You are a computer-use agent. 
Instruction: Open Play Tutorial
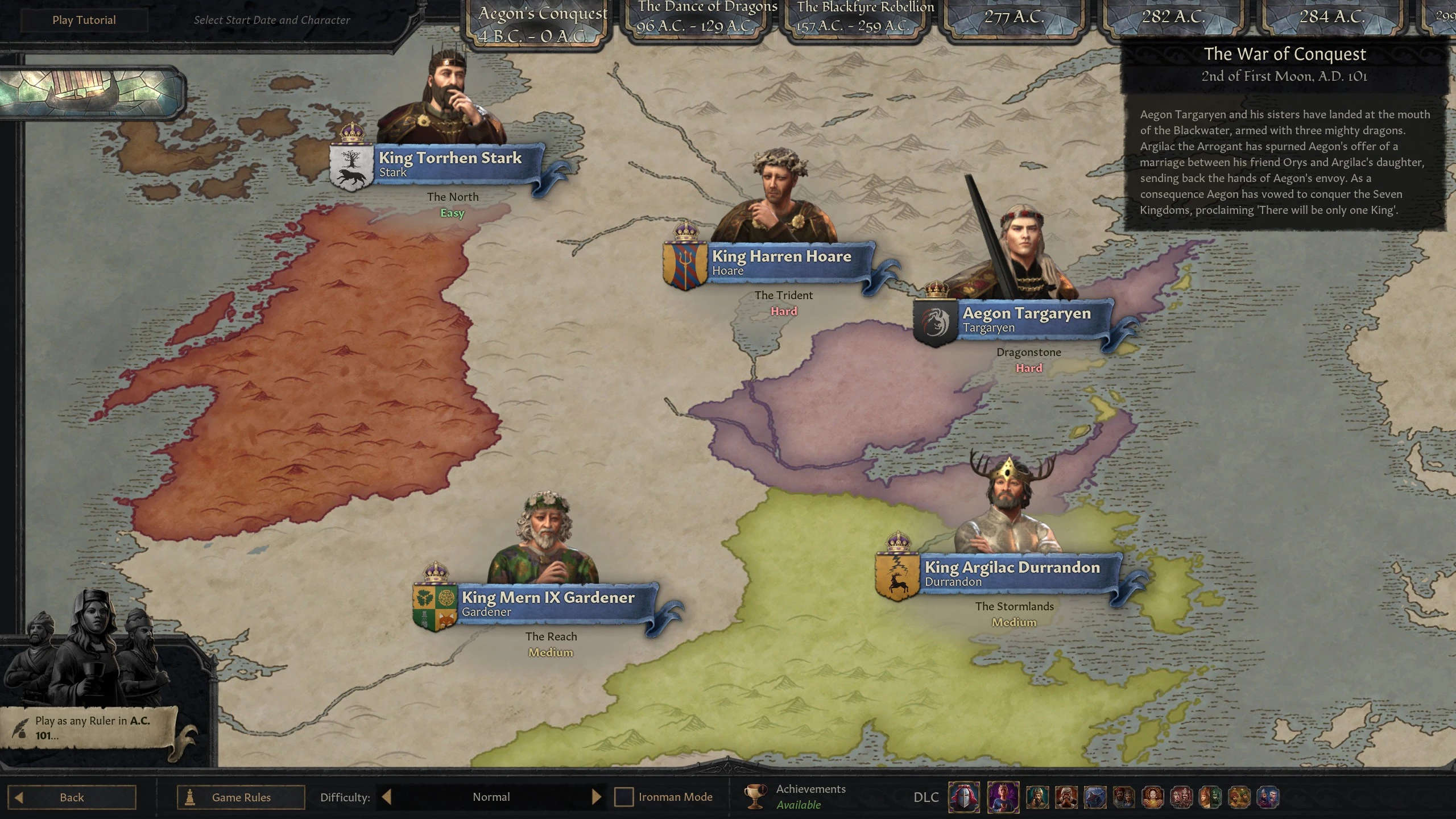[x=84, y=19]
